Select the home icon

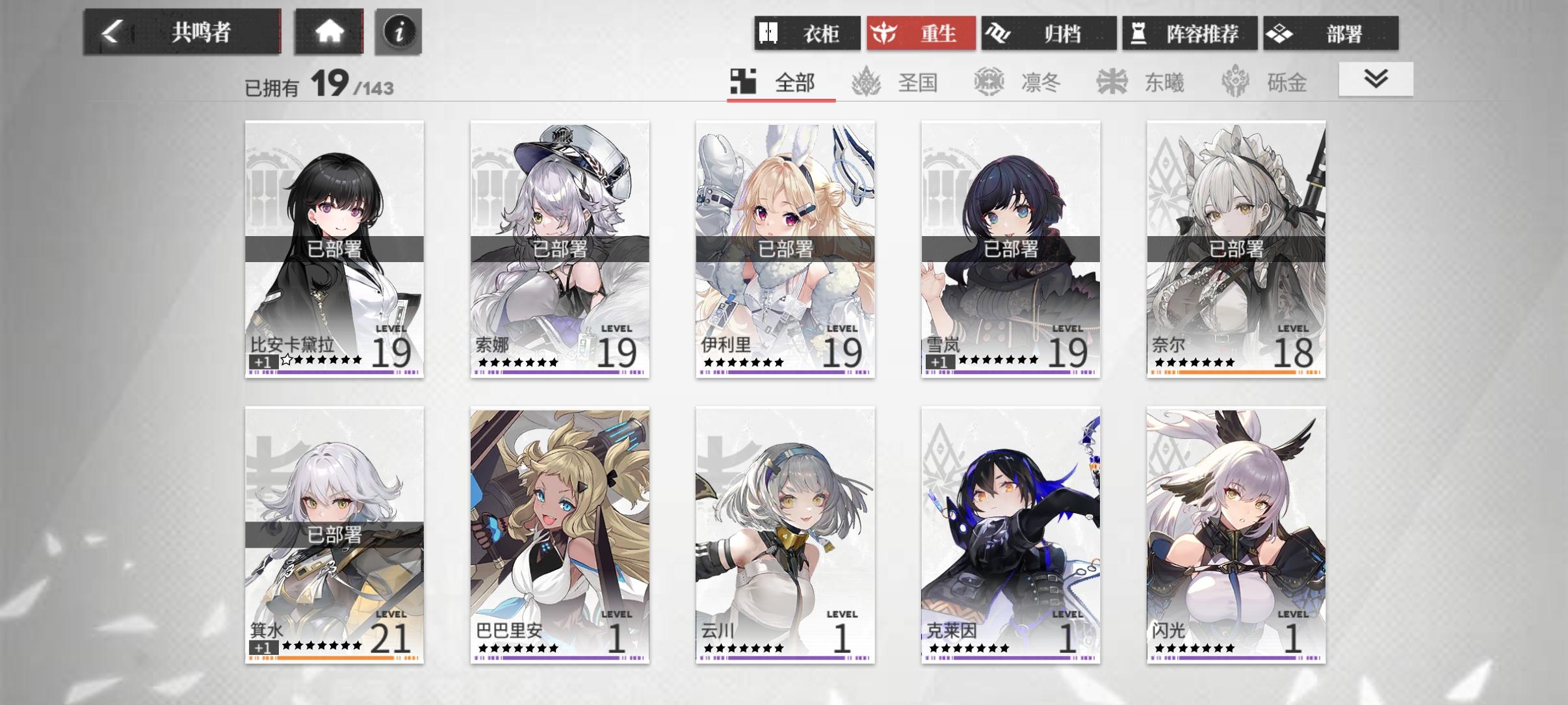330,32
